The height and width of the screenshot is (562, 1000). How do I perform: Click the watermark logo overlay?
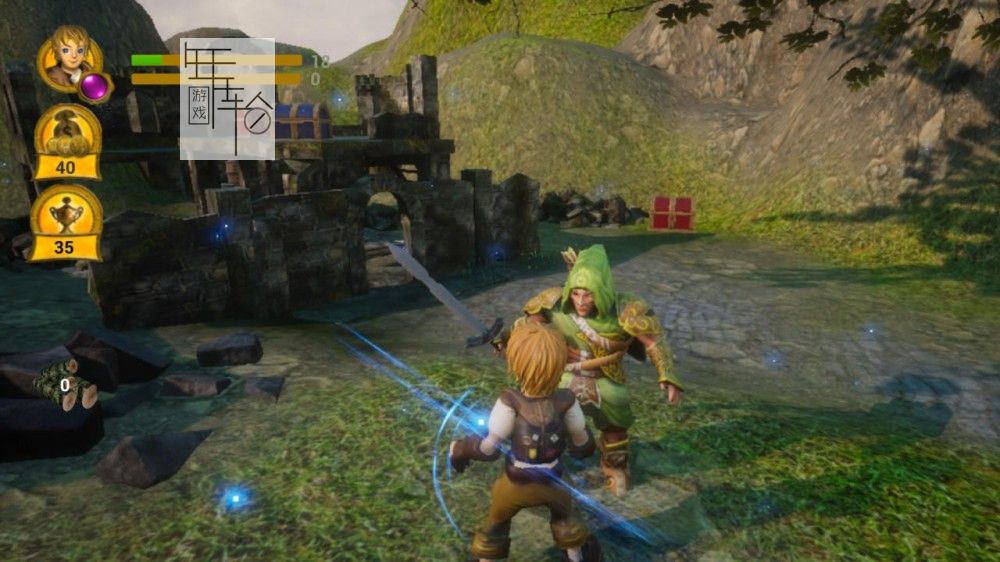(x=227, y=98)
